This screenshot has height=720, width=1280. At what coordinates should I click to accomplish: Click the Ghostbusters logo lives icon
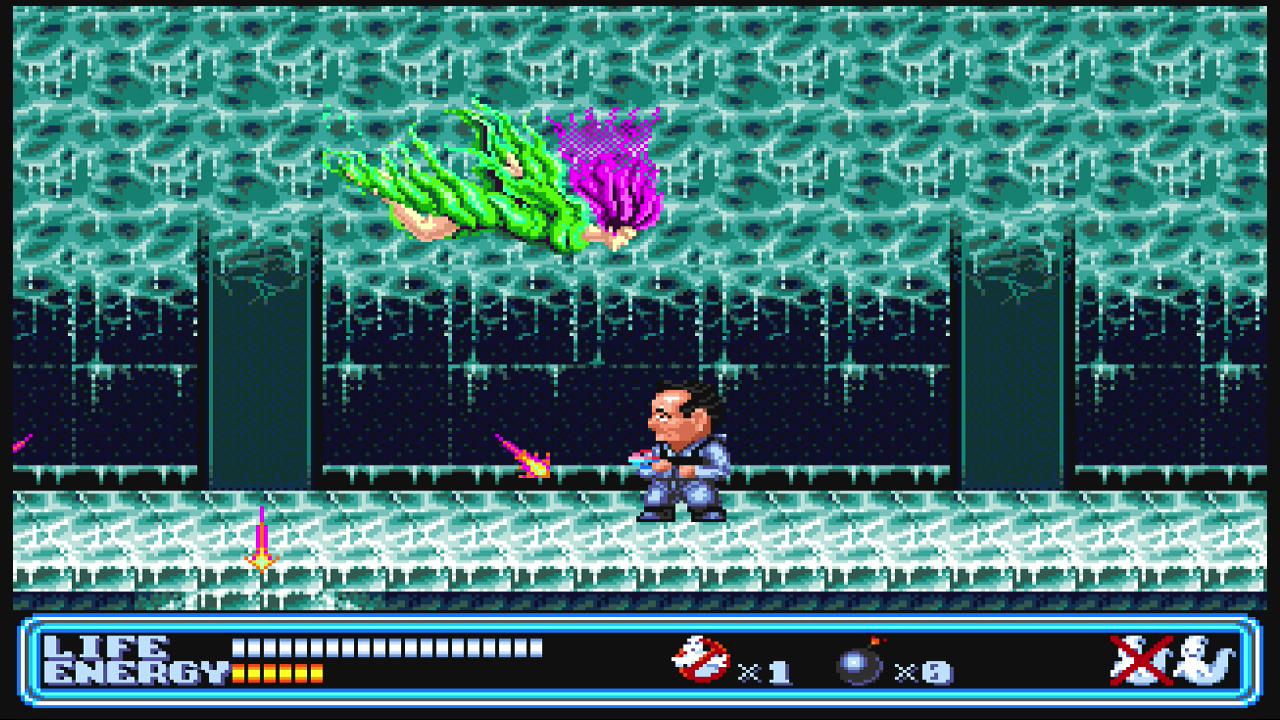701,661
